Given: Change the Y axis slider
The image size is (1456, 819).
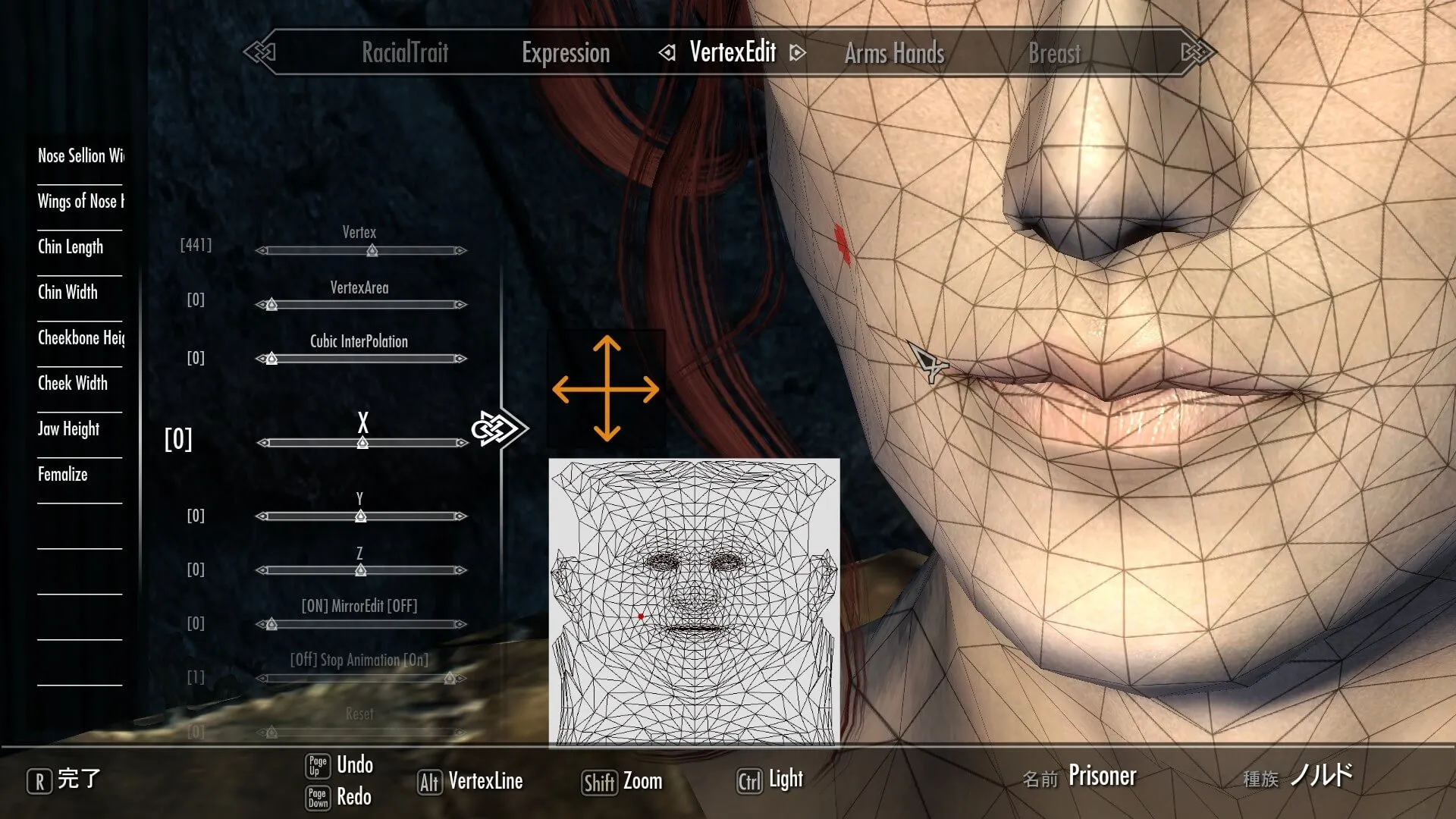Looking at the screenshot, I should (x=361, y=516).
